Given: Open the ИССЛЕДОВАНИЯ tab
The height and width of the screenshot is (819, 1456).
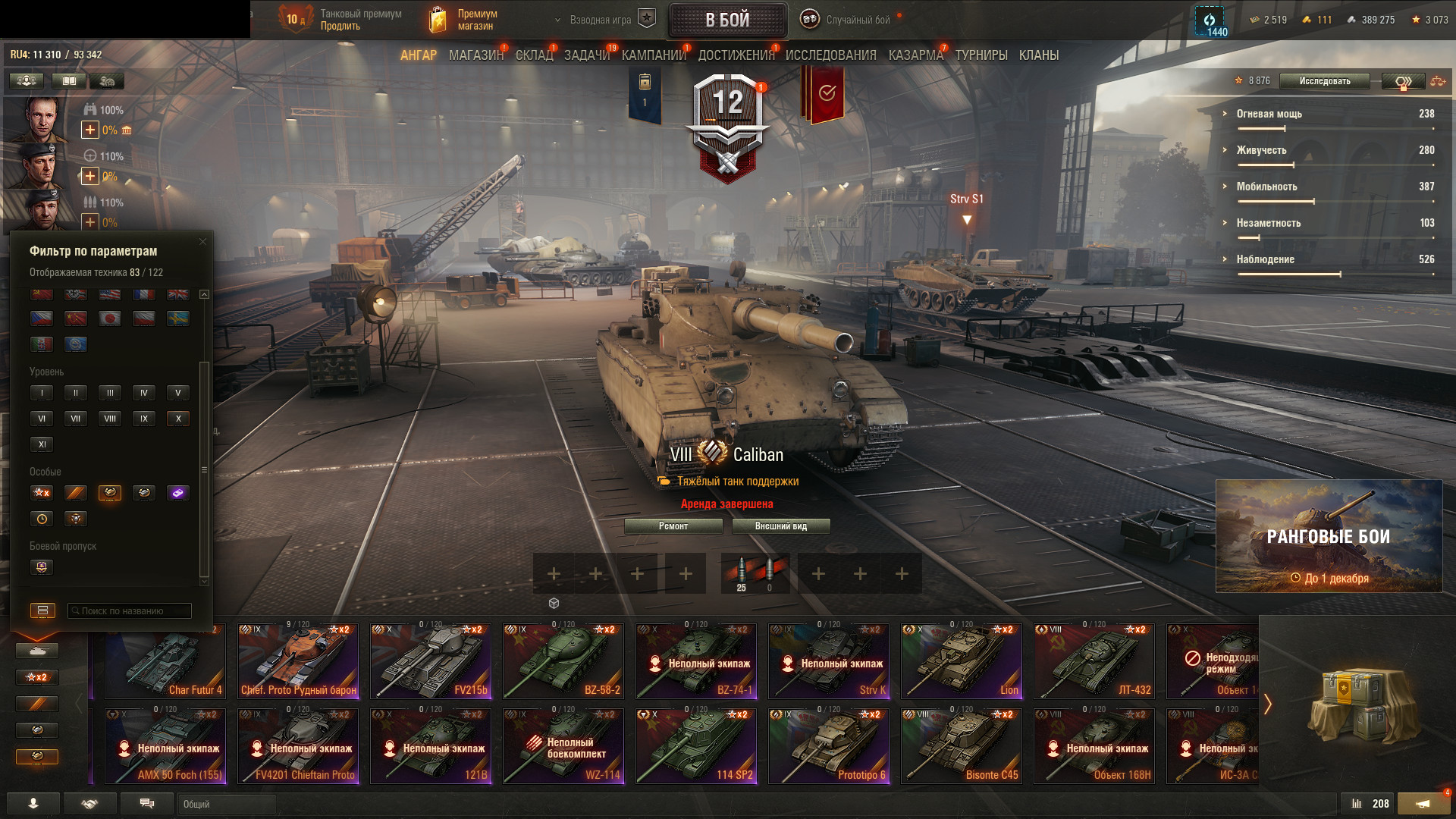Looking at the screenshot, I should pyautogui.click(x=830, y=55).
